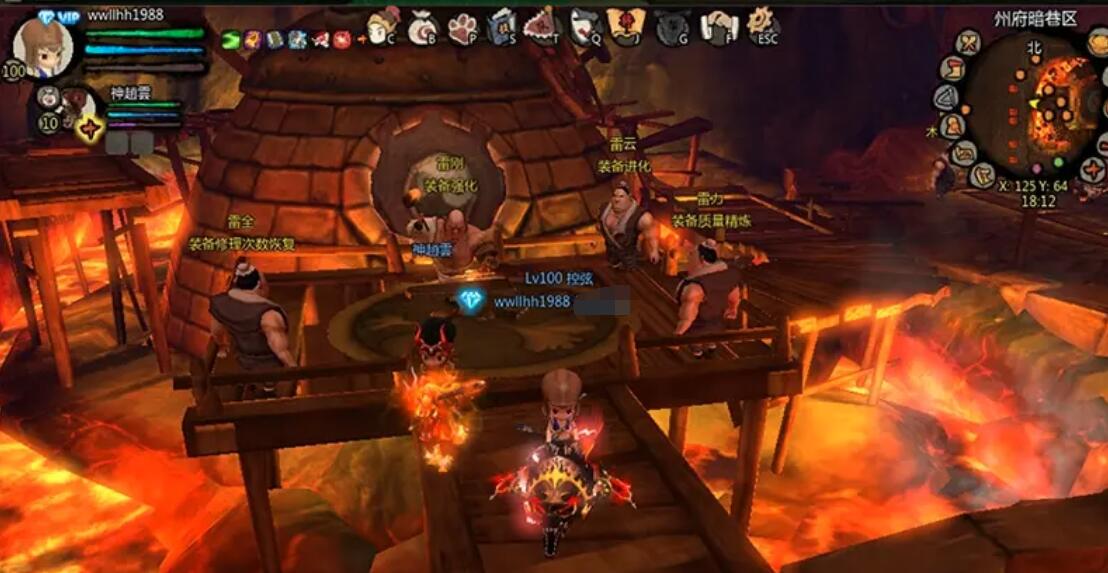Select the green swirl buff icon

231,40
